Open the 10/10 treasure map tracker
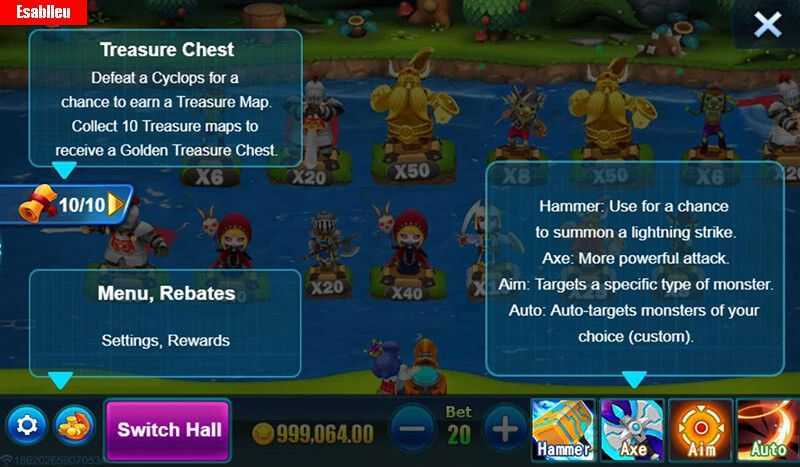 point(75,206)
